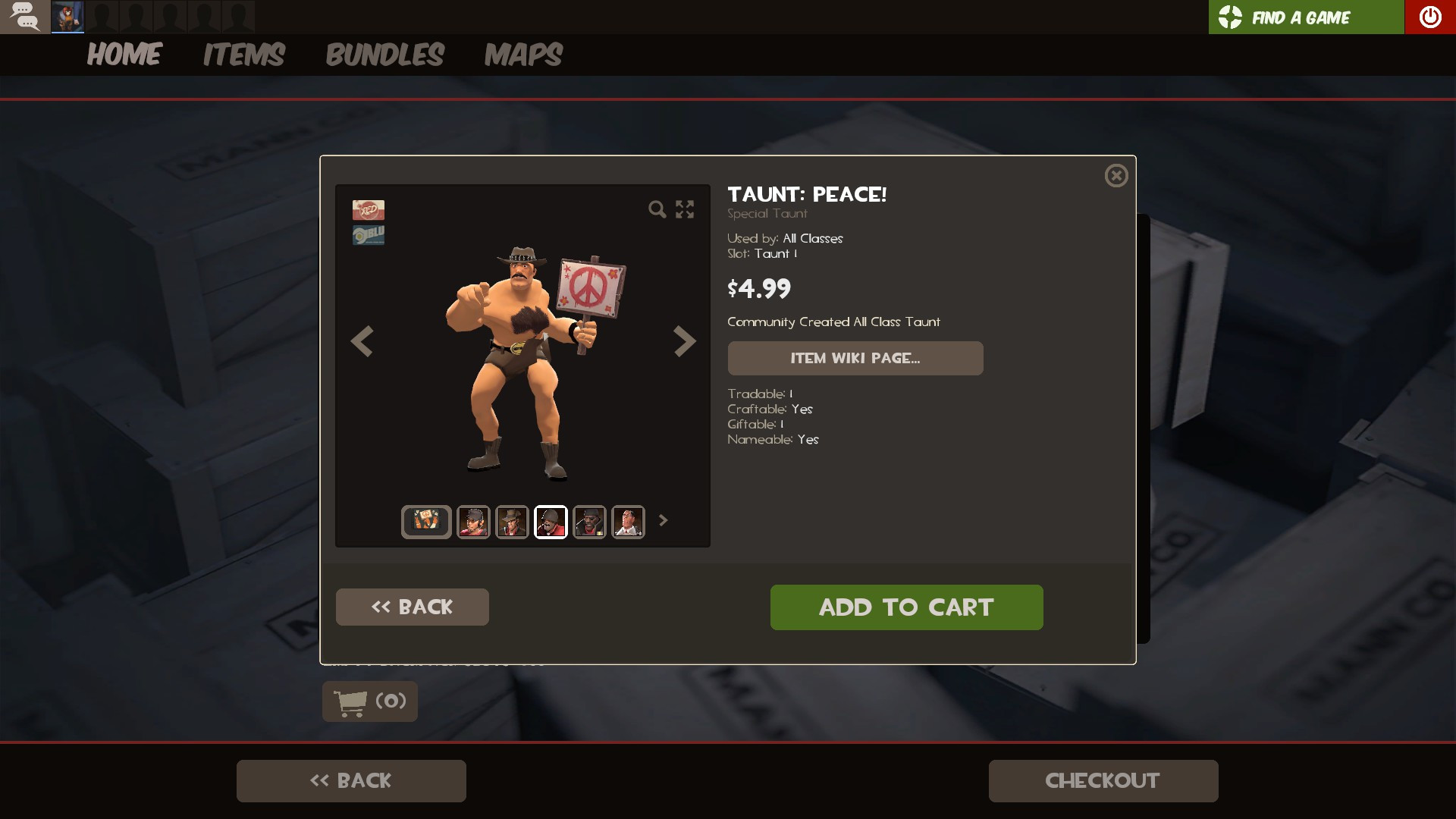
Task: Click the red power button top right
Action: [1431, 16]
